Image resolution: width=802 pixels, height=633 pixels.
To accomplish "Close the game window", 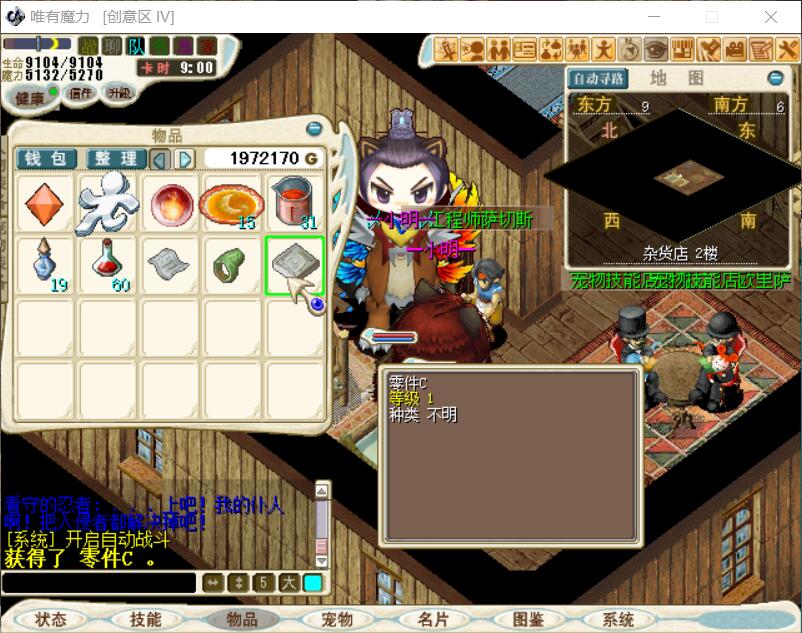I will 771,17.
